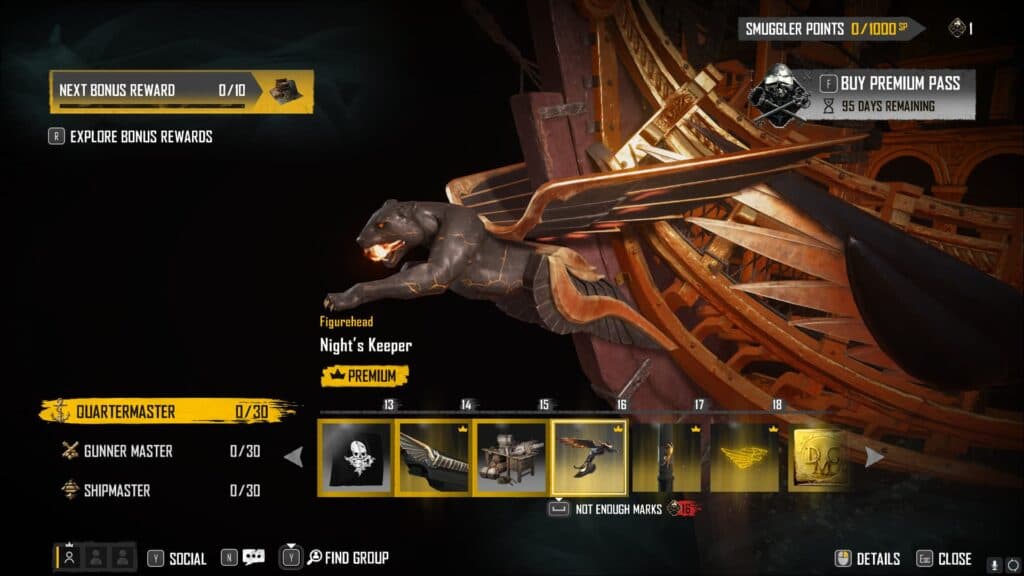Pick the golden wings emblem reward tile
Screen dimensions: 1024x576
[x=745, y=456]
